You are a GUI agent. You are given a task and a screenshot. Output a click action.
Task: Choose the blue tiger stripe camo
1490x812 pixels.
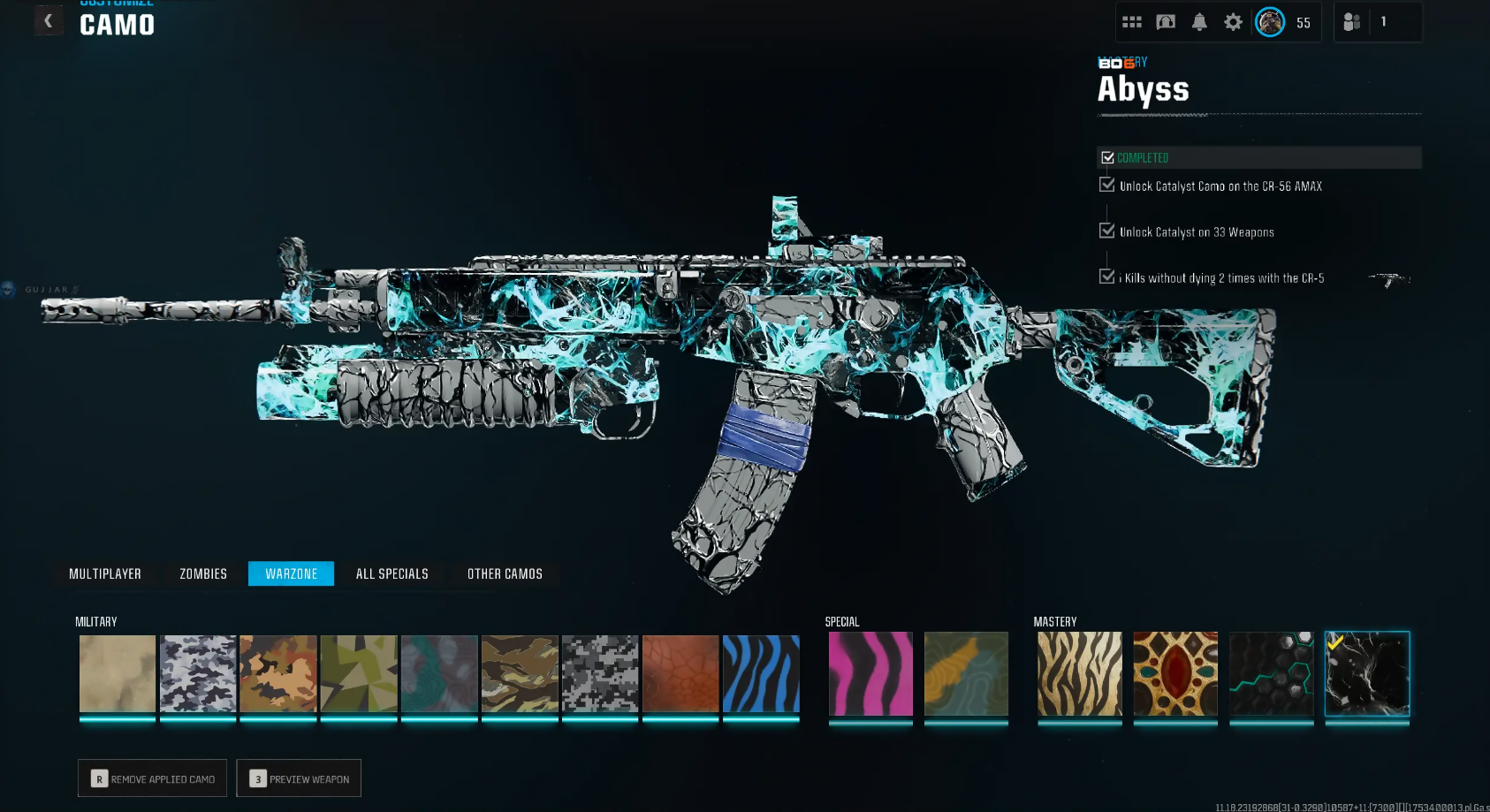coord(761,673)
